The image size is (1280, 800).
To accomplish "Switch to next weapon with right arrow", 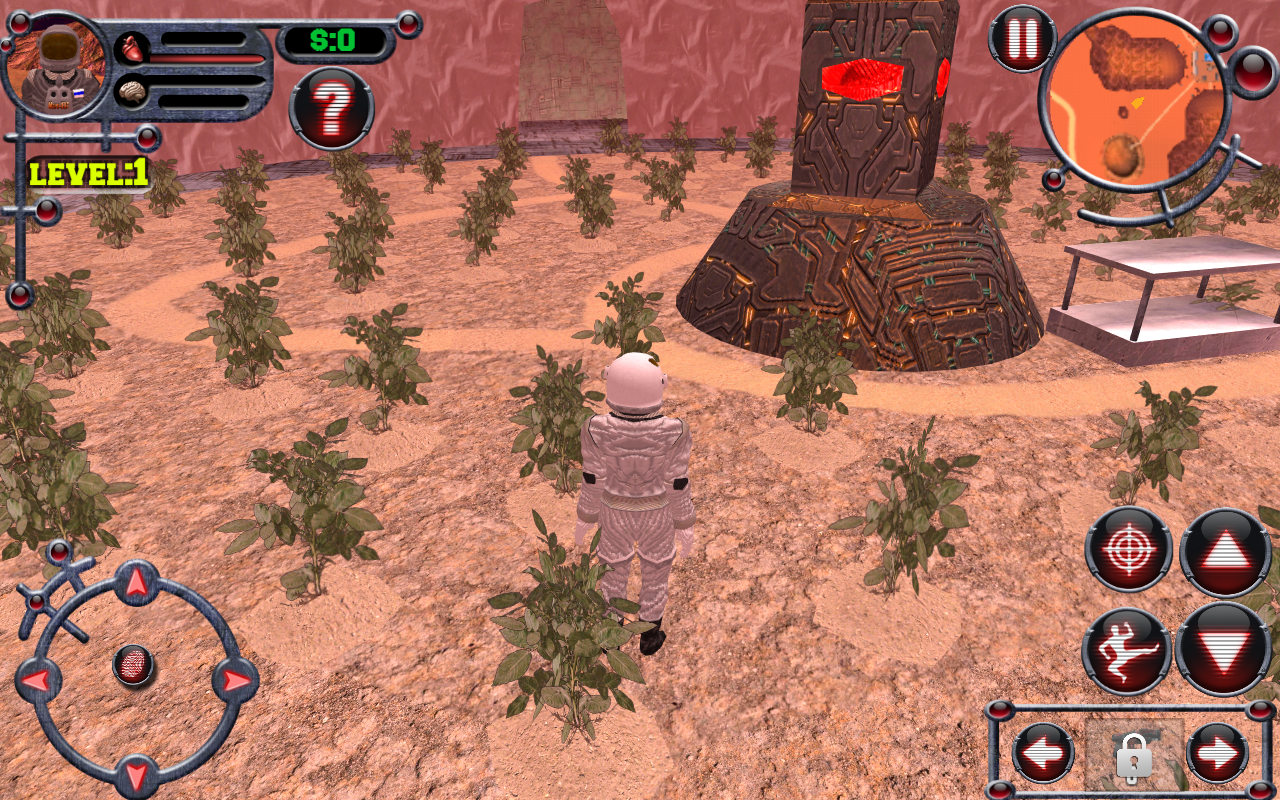I will tap(1217, 753).
